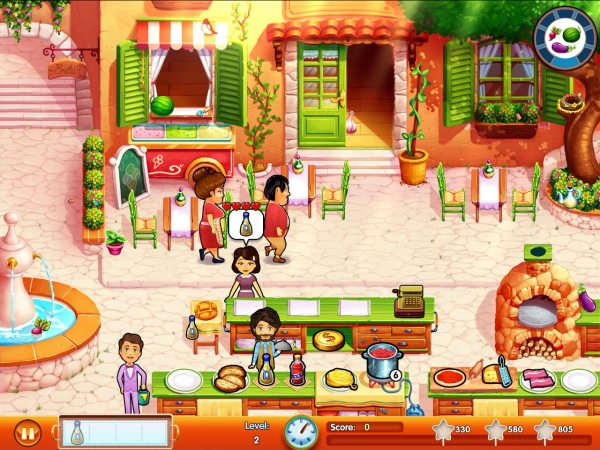Screen dimensions: 600x450
Task: Grab the yellow pasta plate
Action: coord(340,379)
